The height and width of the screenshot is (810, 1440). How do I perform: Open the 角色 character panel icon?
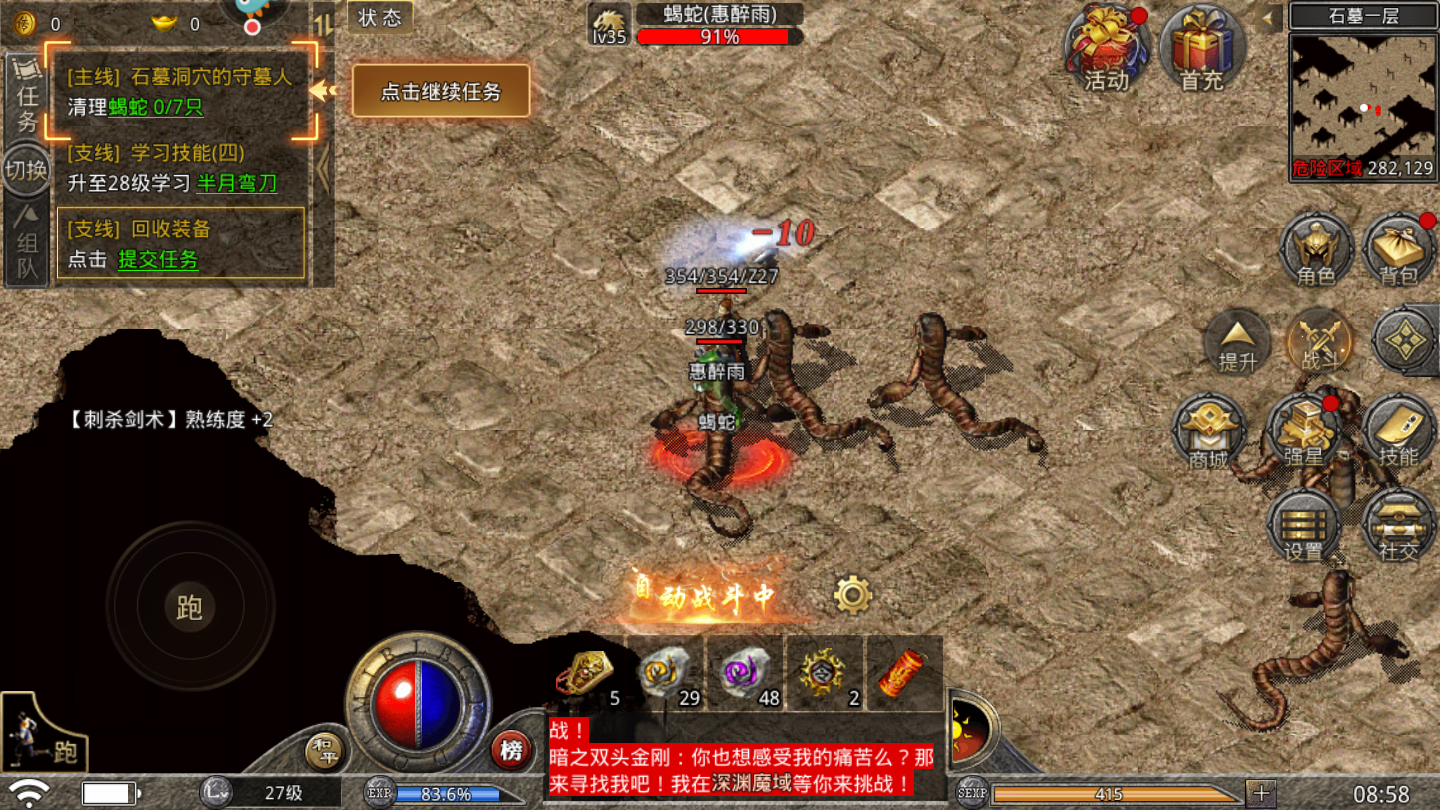(x=1316, y=251)
